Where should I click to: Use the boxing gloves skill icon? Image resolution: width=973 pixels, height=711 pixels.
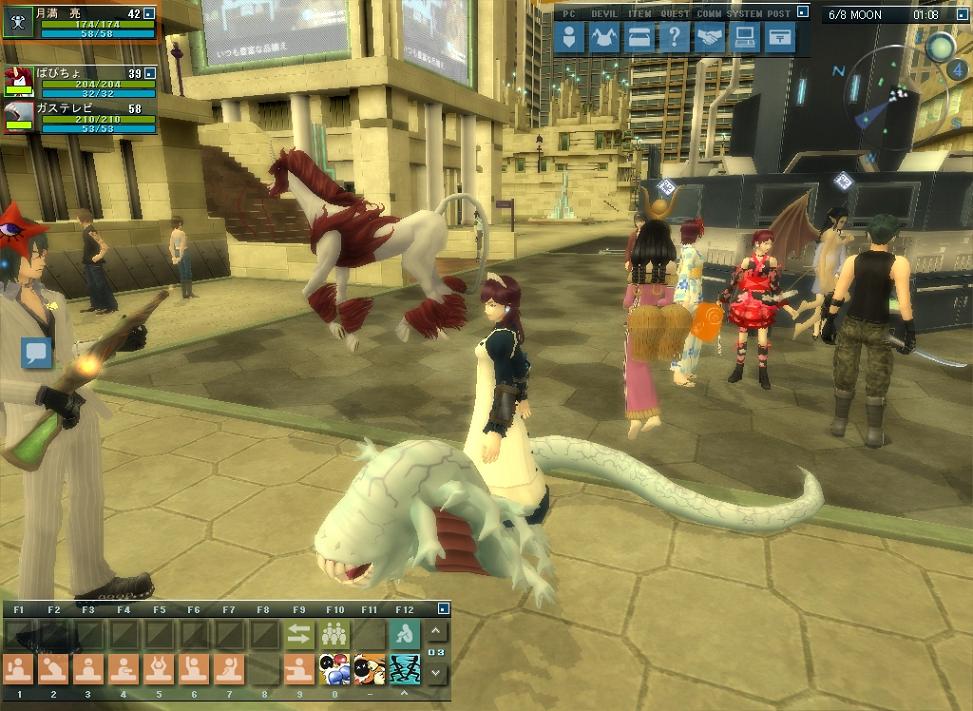[333, 668]
